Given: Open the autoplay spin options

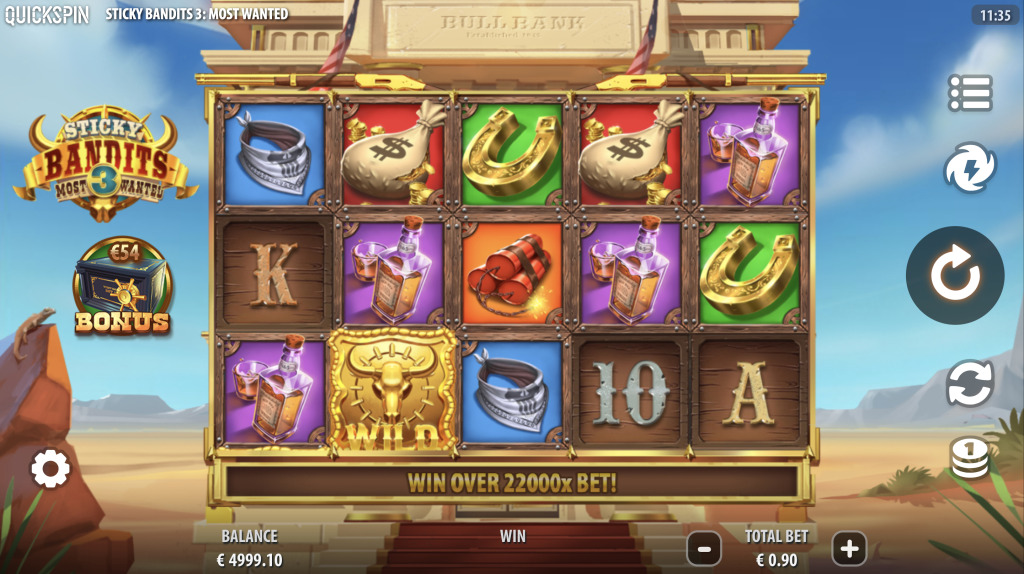Looking at the screenshot, I should [970, 384].
